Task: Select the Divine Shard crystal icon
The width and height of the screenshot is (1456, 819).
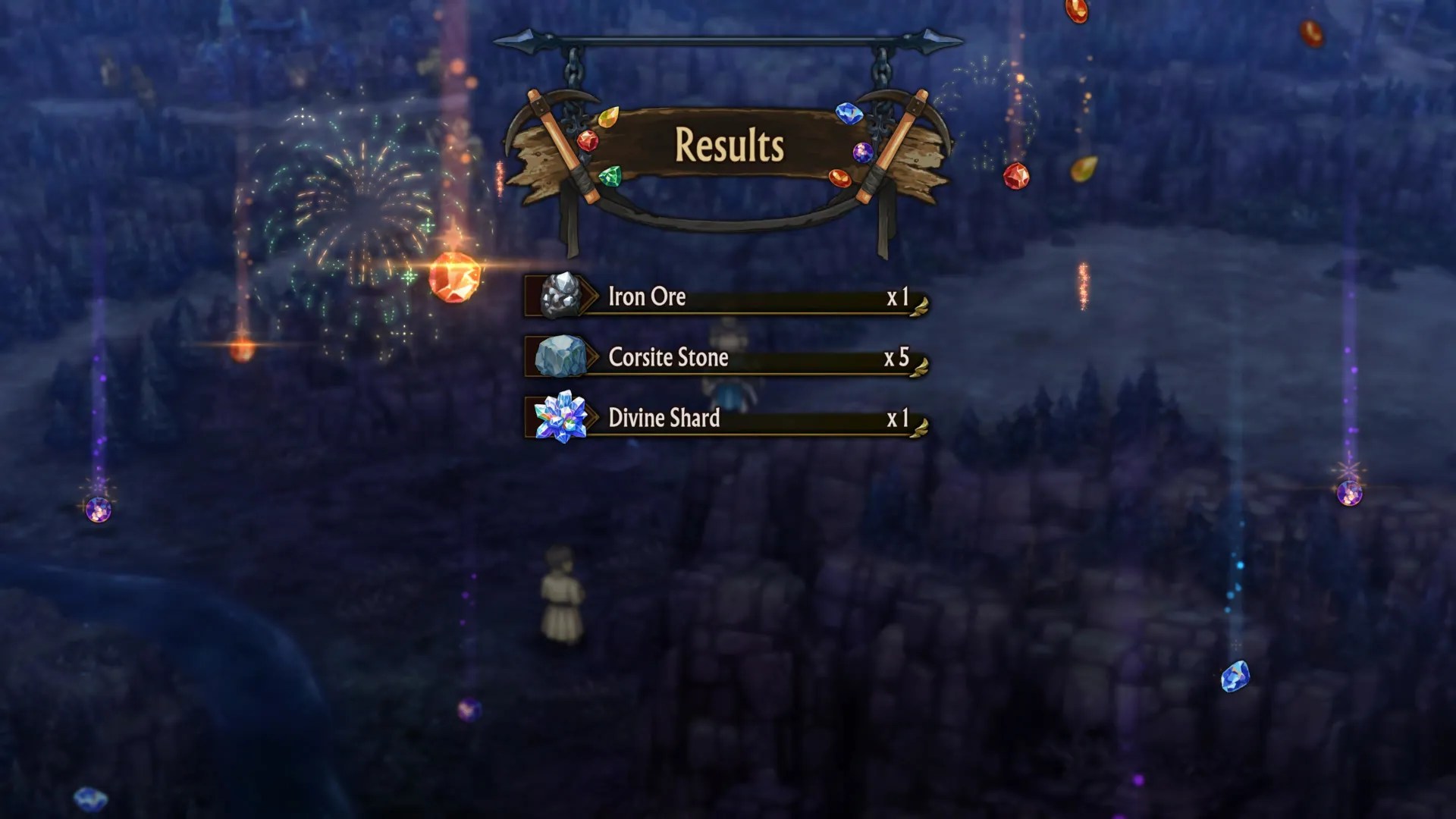Action: point(562,415)
